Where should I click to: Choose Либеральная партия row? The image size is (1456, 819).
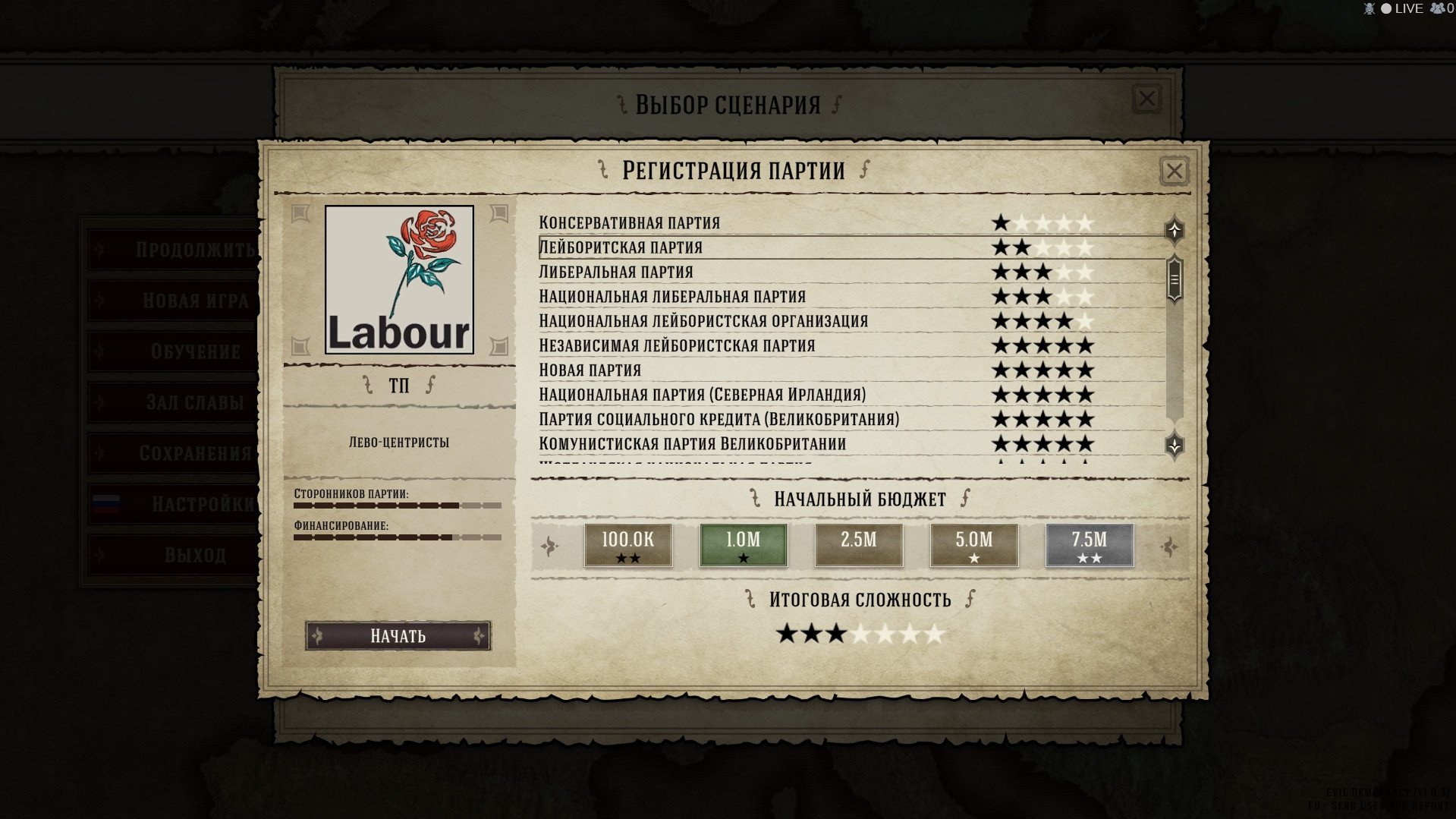[x=615, y=272]
